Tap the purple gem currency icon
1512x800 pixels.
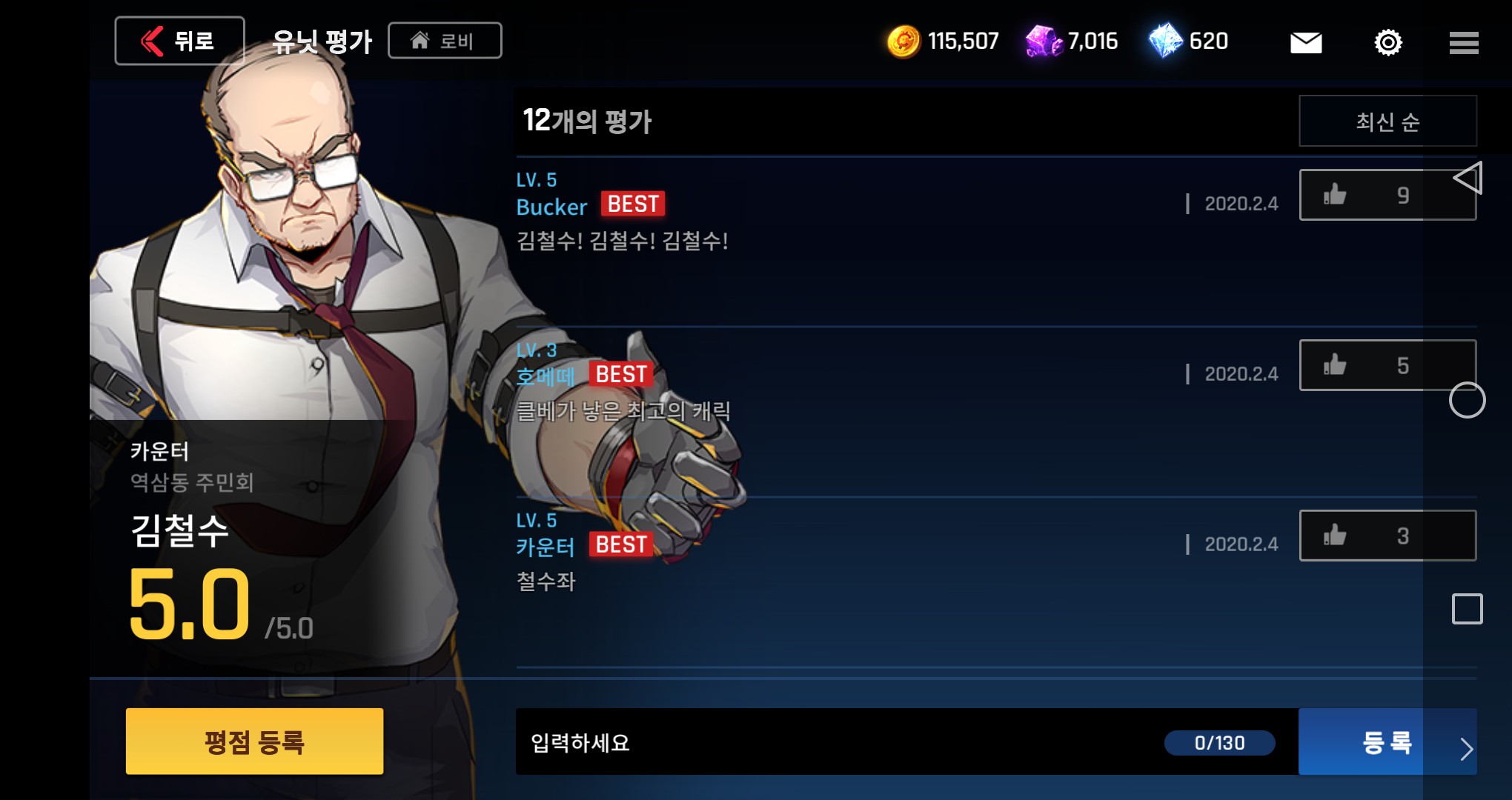coord(1044,41)
